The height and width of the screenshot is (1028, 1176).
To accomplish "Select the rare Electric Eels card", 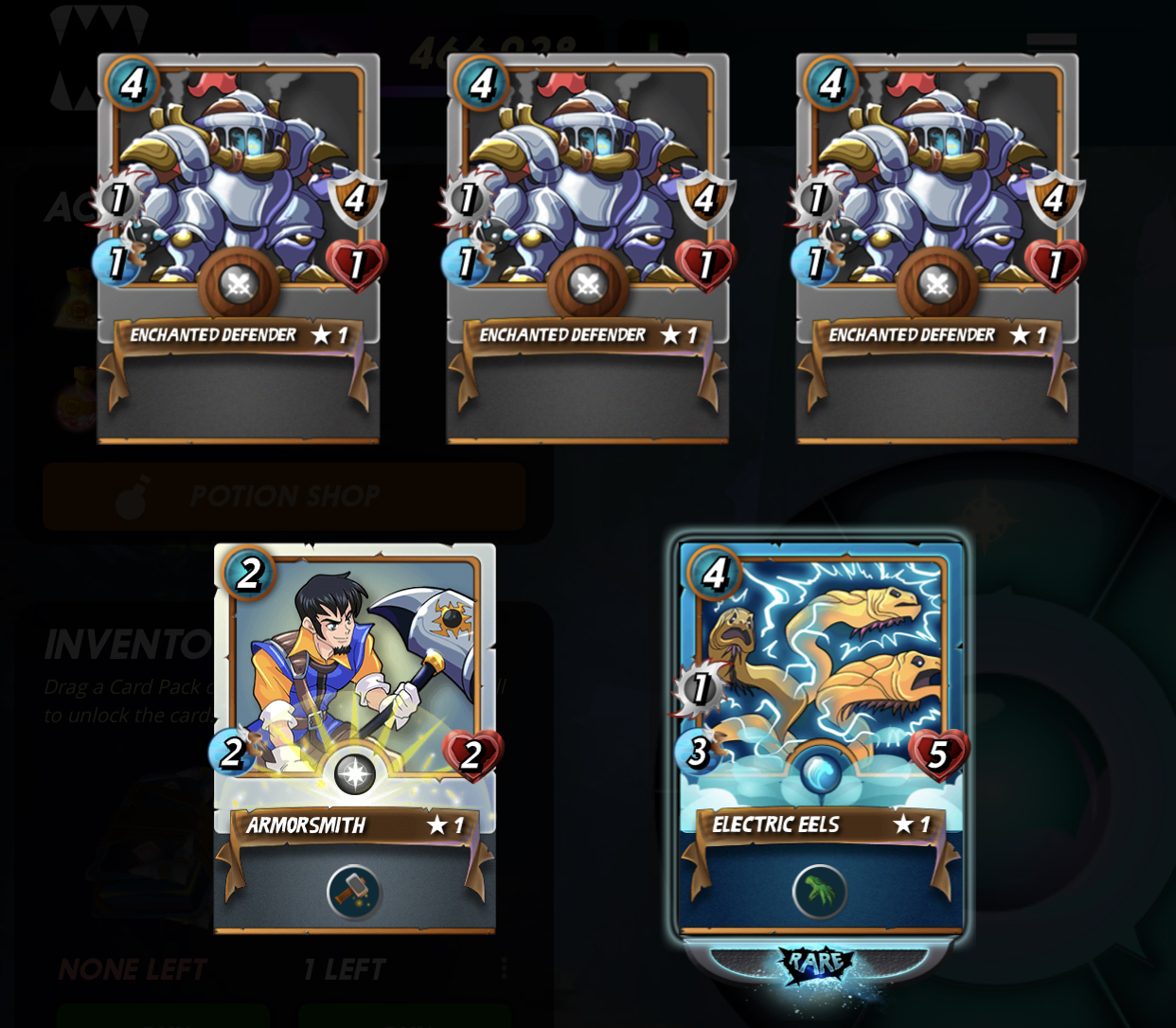I will click(x=820, y=682).
